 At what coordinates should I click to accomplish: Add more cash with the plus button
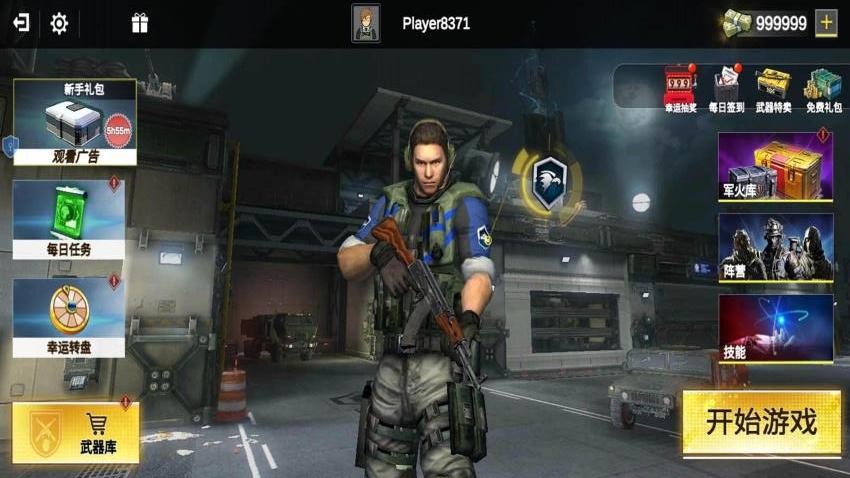tap(826, 22)
